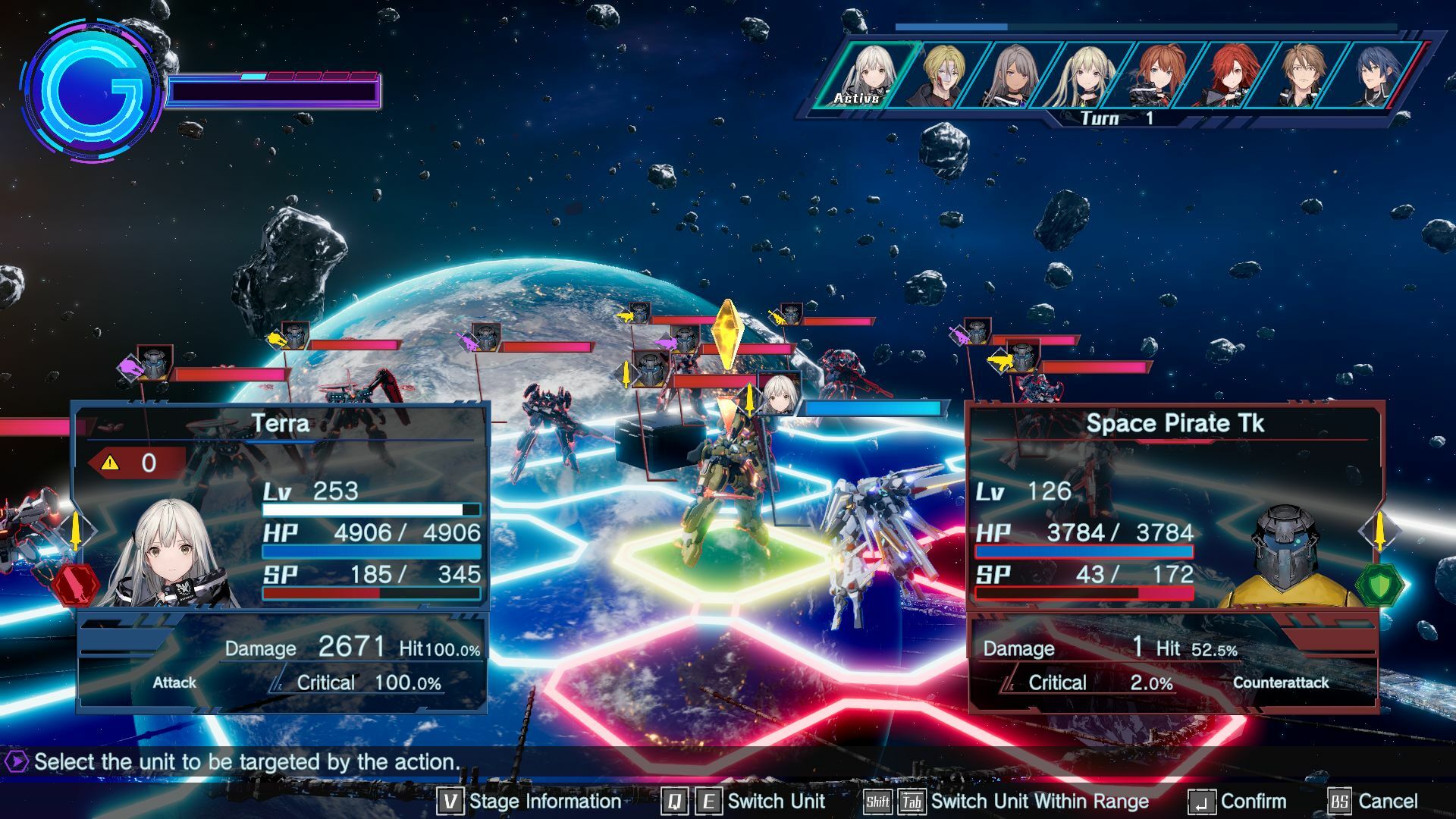This screenshot has width=1456, height=819.
Task: Select the blonde twin-tail pilot portrait
Action: pos(1084,74)
